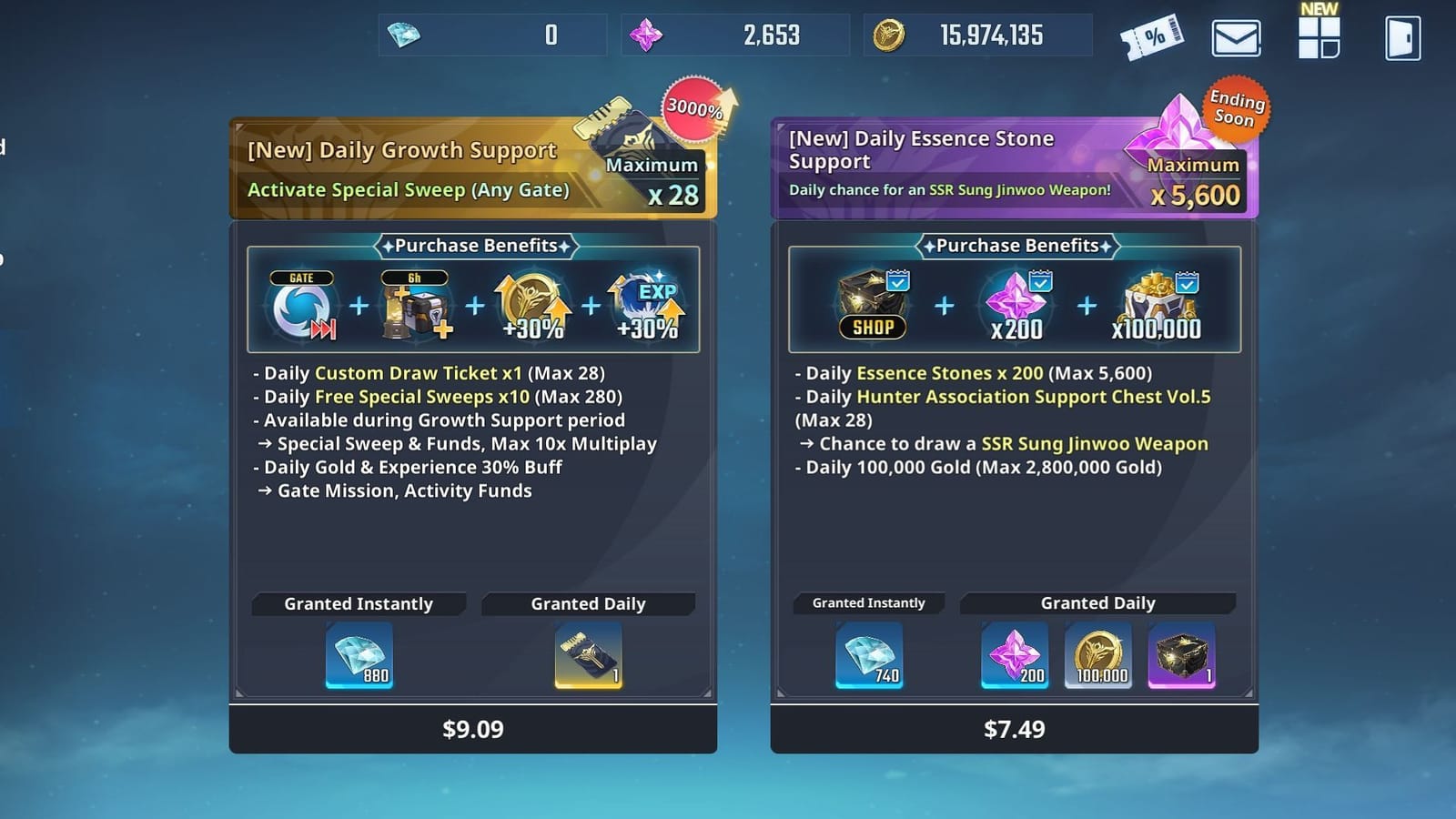Click the GATE special sweep icon

(299, 302)
